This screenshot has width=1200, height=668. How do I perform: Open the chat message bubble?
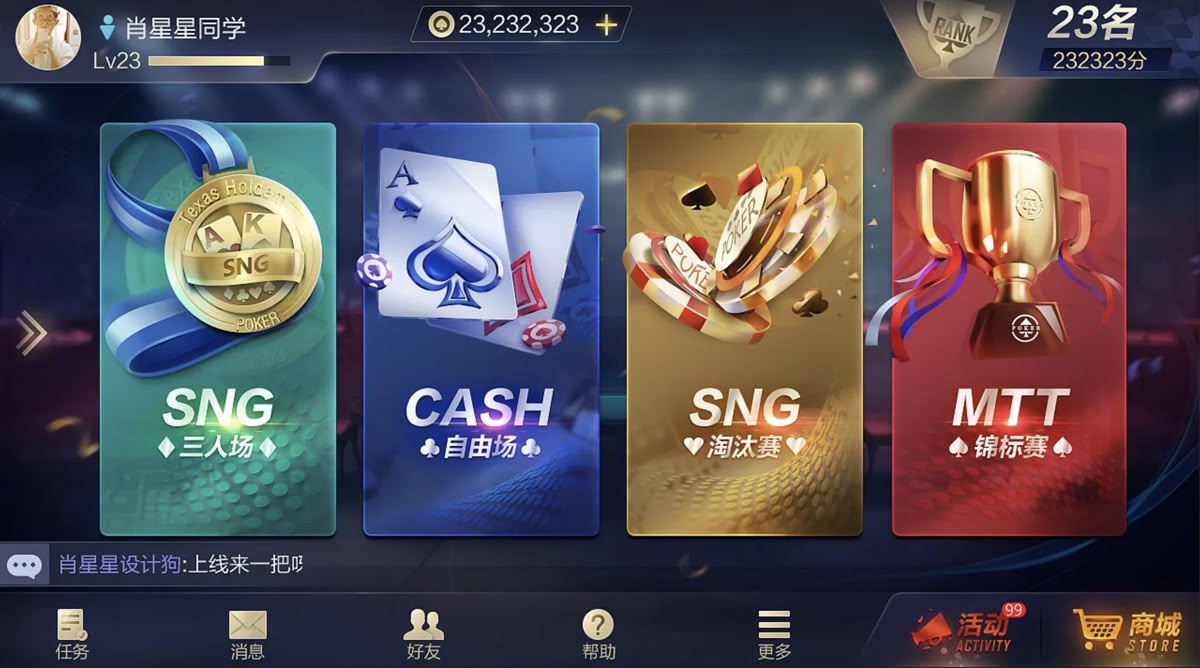tap(24, 566)
